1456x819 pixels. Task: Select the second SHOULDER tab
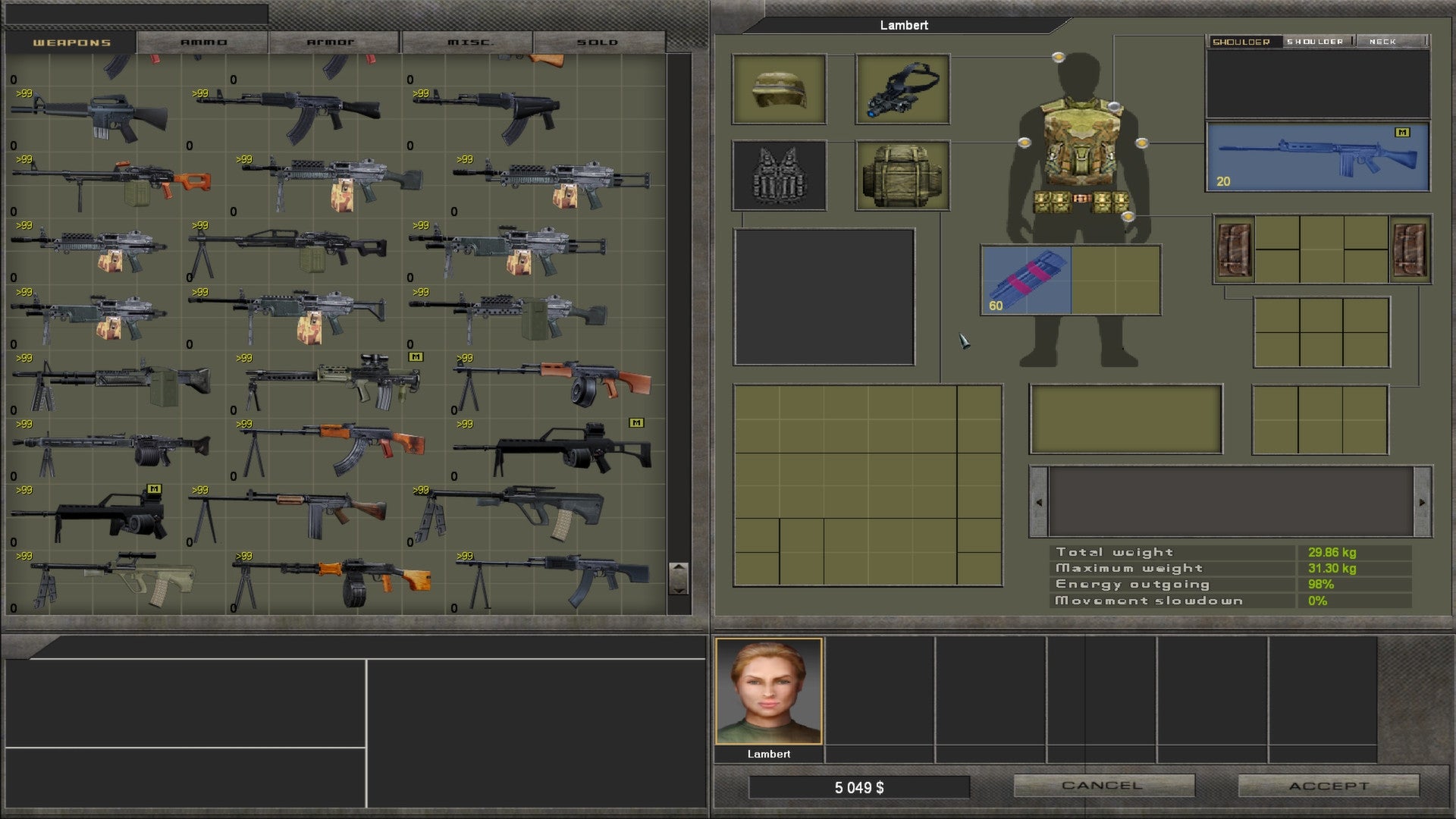(1316, 42)
